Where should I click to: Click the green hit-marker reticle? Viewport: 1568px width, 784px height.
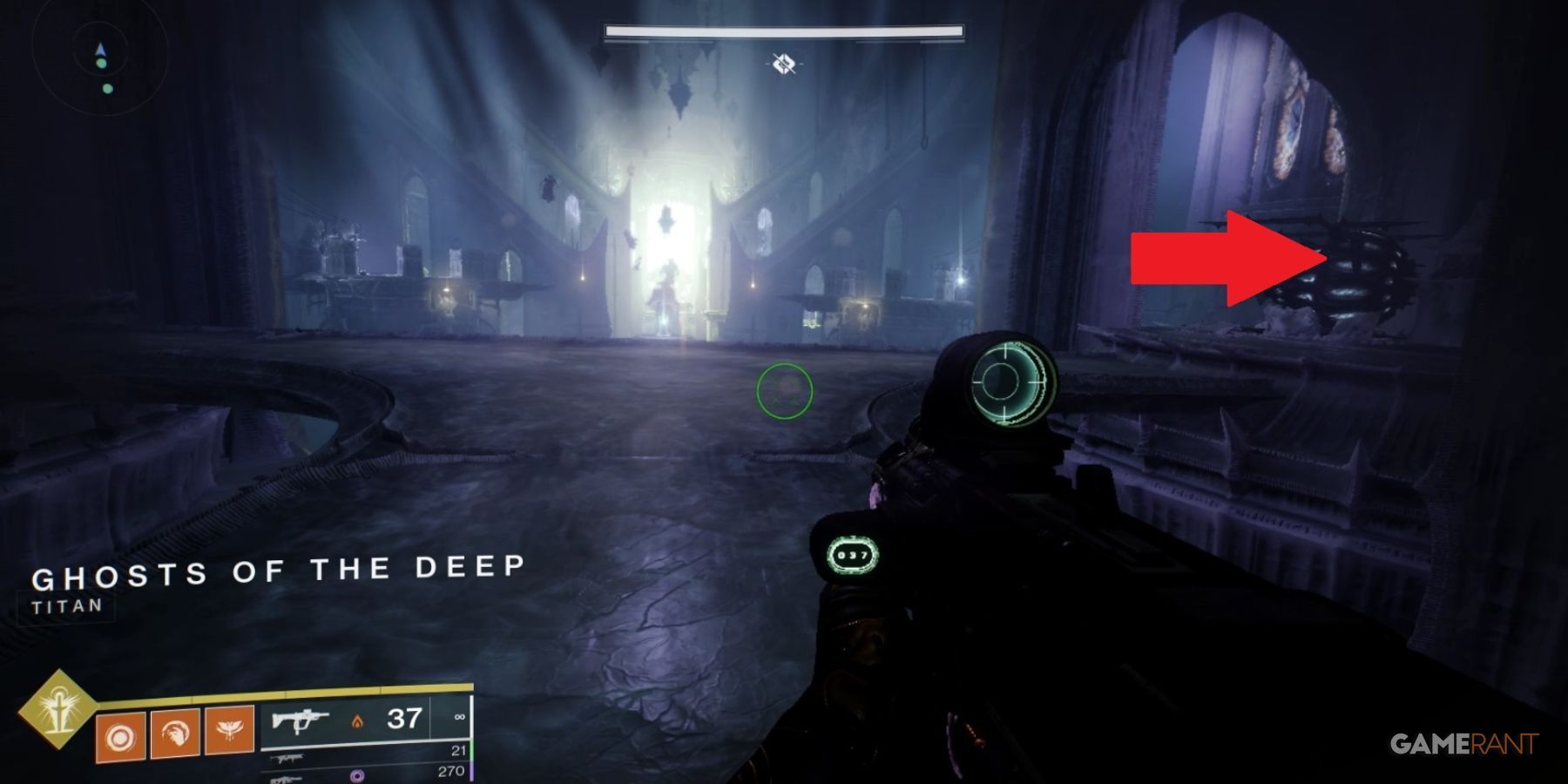(x=786, y=392)
